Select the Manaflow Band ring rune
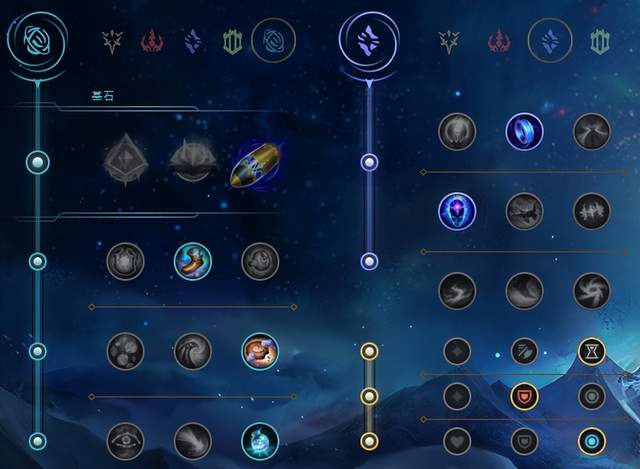 (x=524, y=131)
